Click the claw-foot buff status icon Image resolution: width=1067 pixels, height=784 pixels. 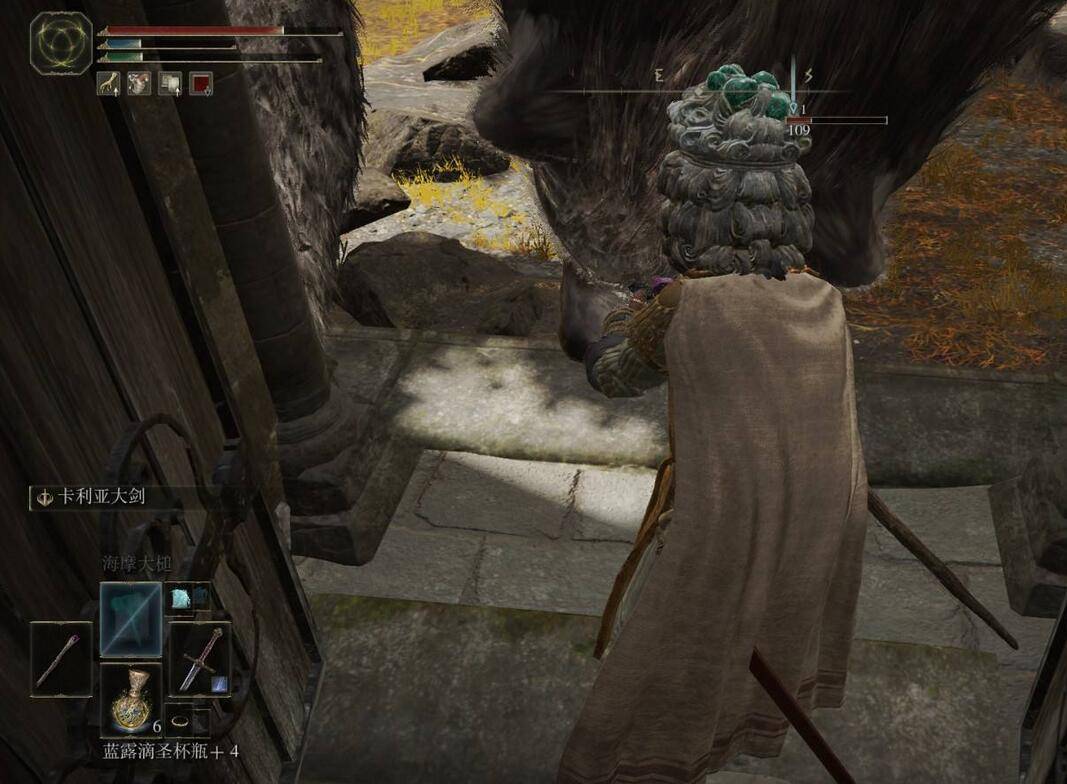click(x=108, y=84)
